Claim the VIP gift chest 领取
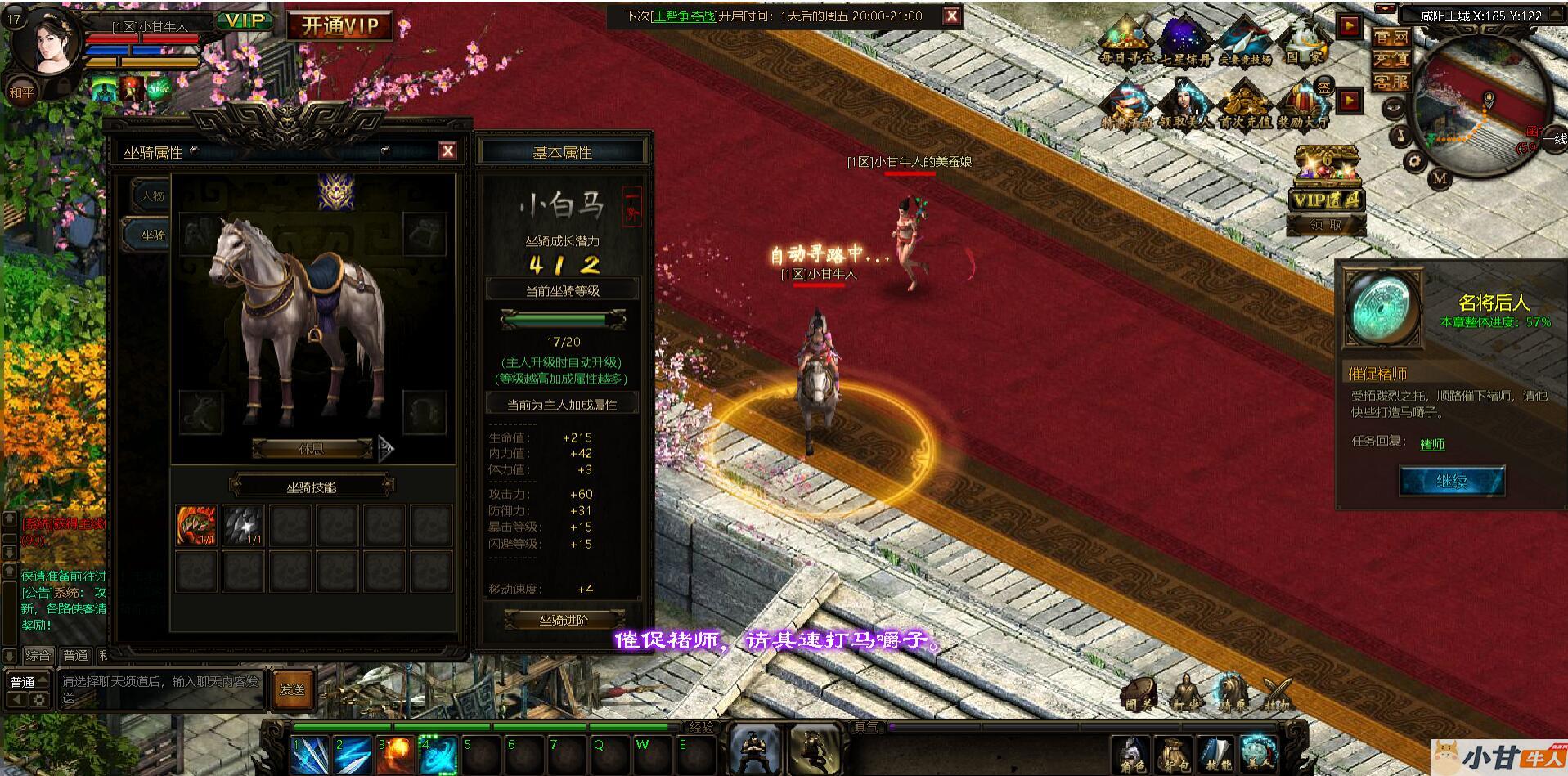 pyautogui.click(x=1326, y=224)
